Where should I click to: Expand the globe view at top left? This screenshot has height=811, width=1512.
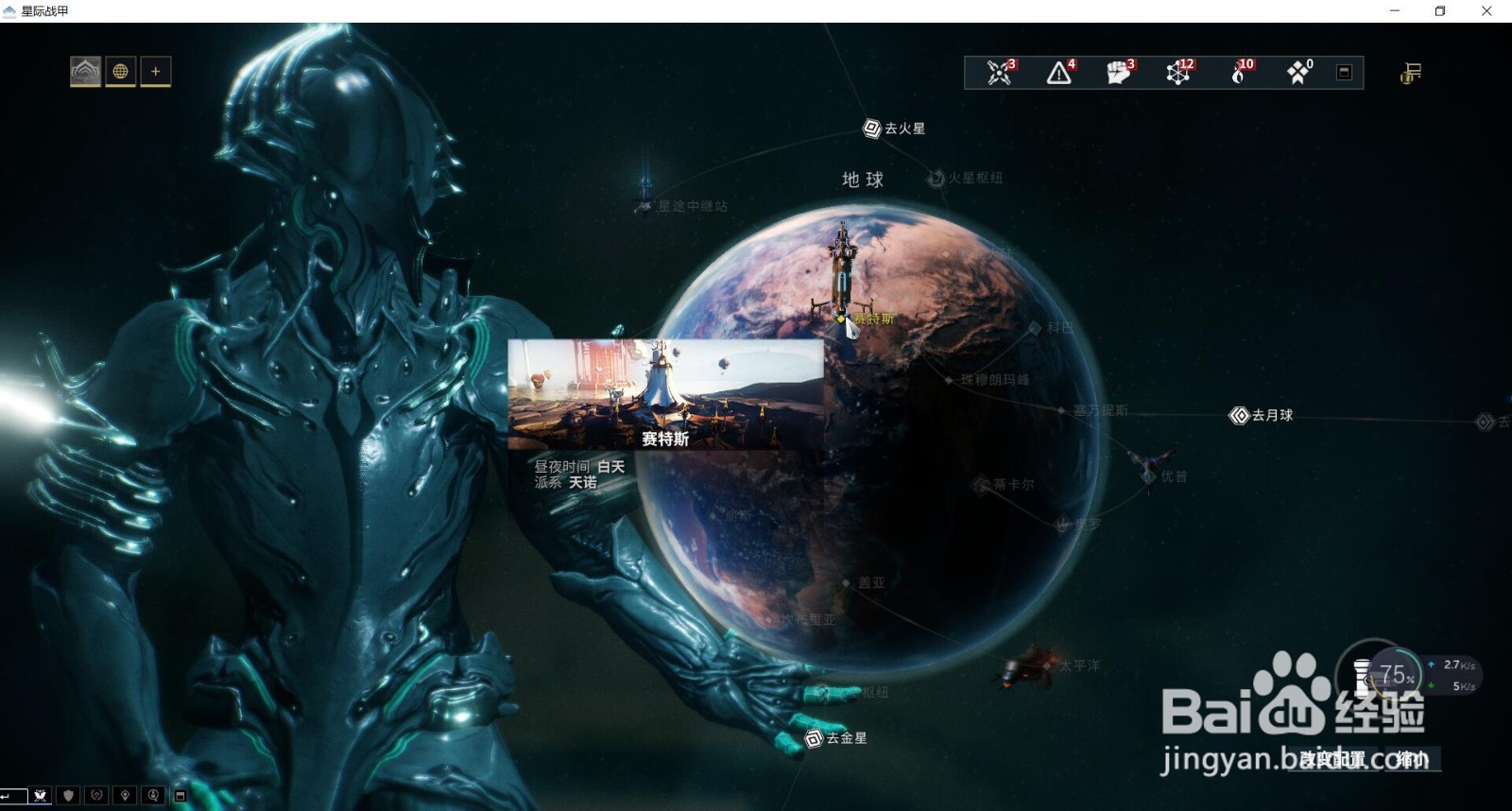pyautogui.click(x=121, y=70)
